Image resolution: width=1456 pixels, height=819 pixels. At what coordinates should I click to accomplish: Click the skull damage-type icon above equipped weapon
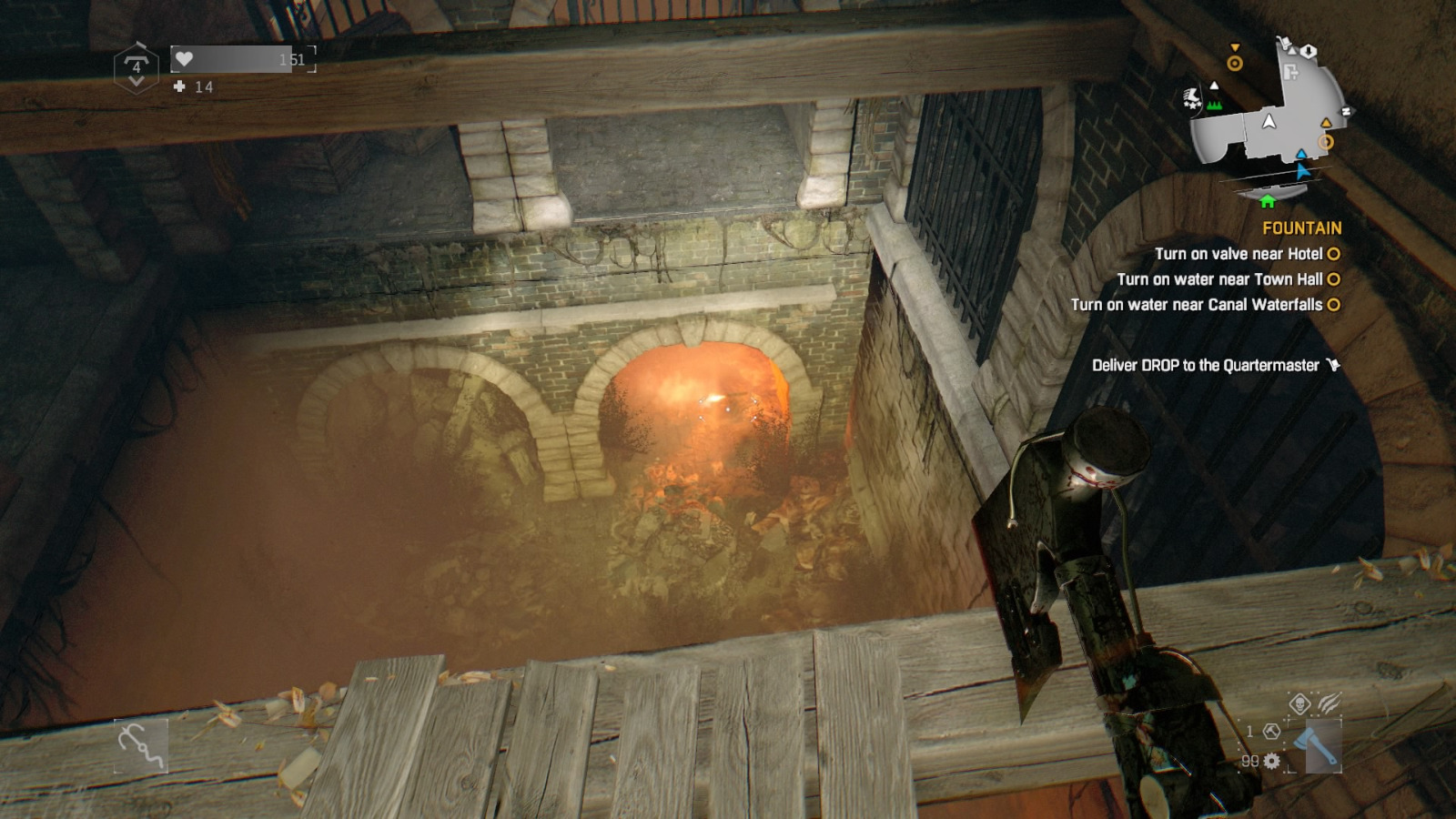pos(1299,705)
